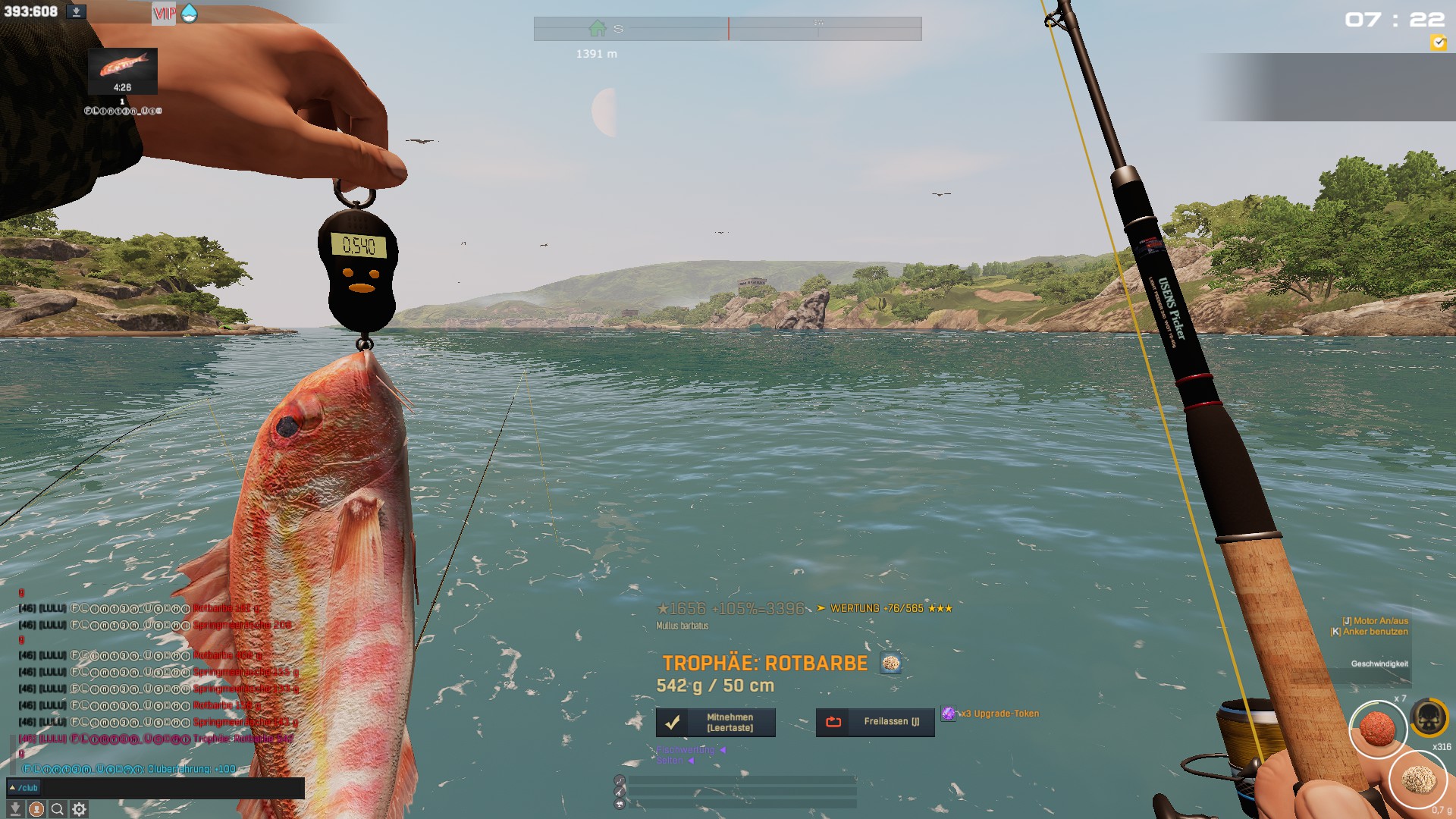Select the red groundbait ball slot
Viewport: 1456px width, 819px height.
click(1377, 728)
